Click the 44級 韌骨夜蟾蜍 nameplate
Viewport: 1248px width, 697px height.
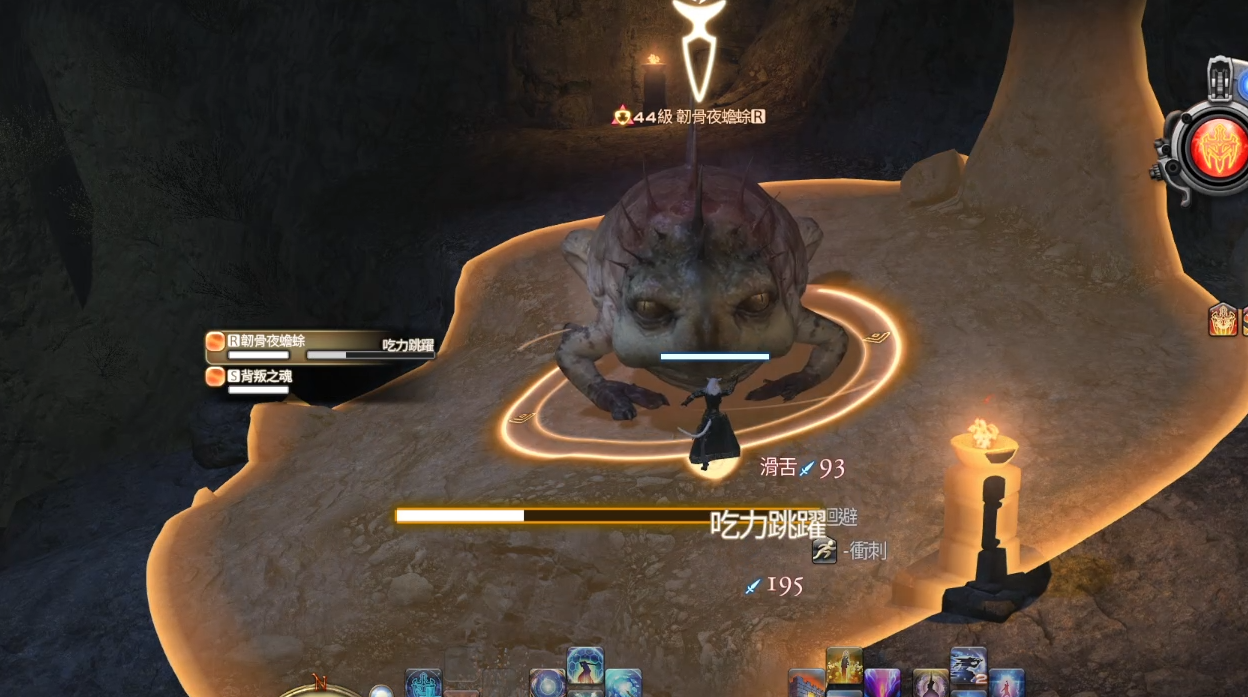coord(690,117)
